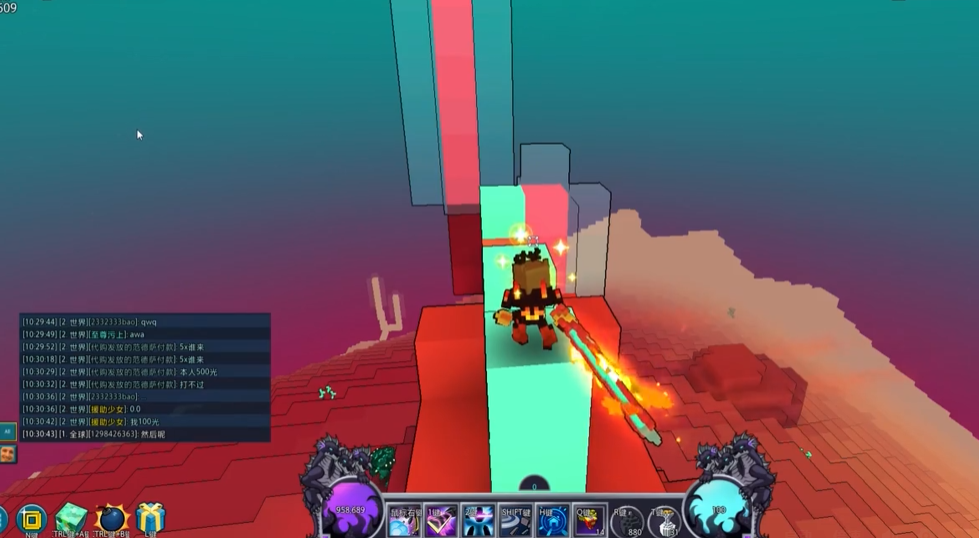This screenshot has height=538, width=979.
Task: Activate the purple slash ability slot
Action: [441, 520]
